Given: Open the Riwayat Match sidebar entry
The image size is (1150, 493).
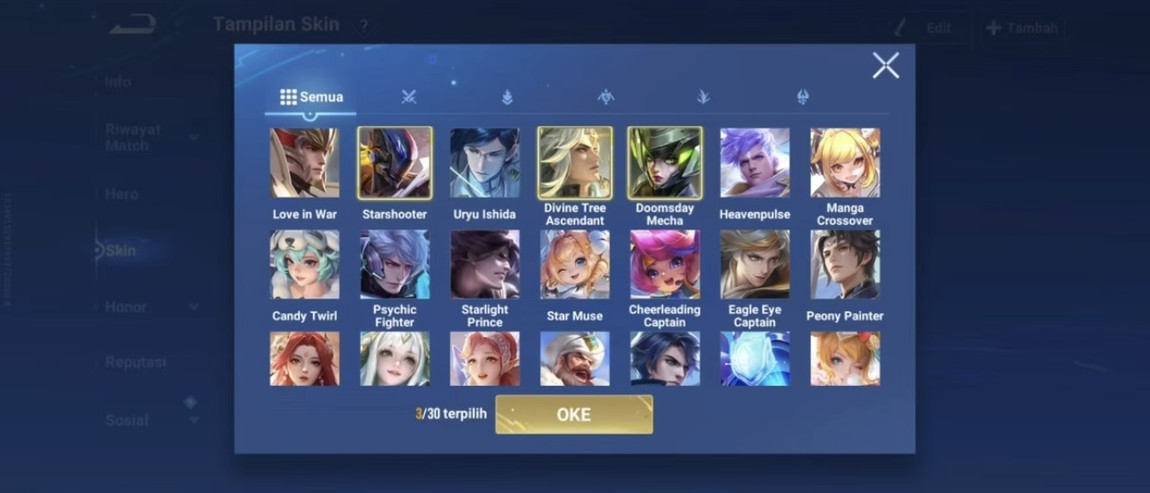Looking at the screenshot, I should pyautogui.click(x=135, y=137).
